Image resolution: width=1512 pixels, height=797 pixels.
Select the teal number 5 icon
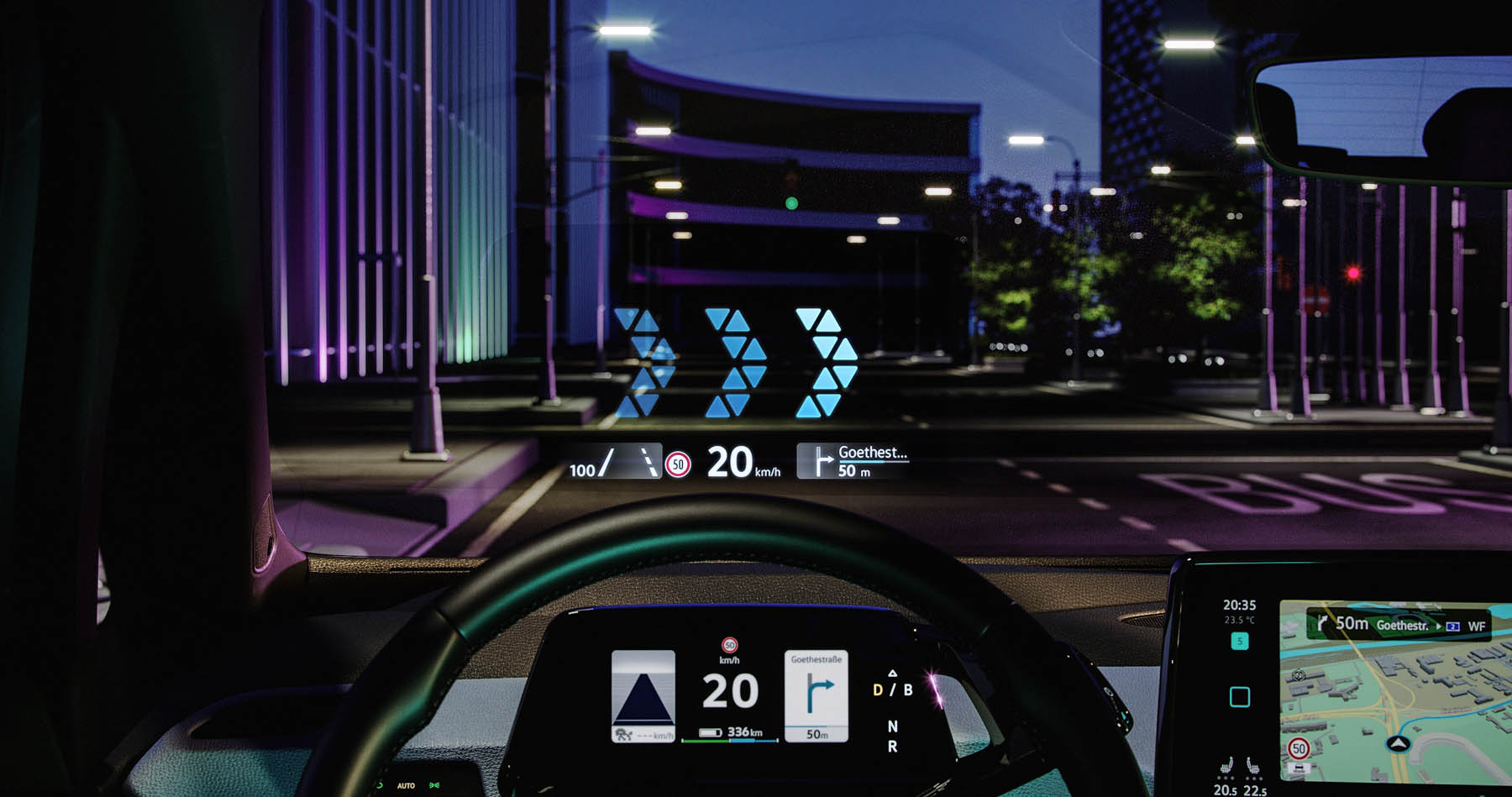pos(1239,642)
